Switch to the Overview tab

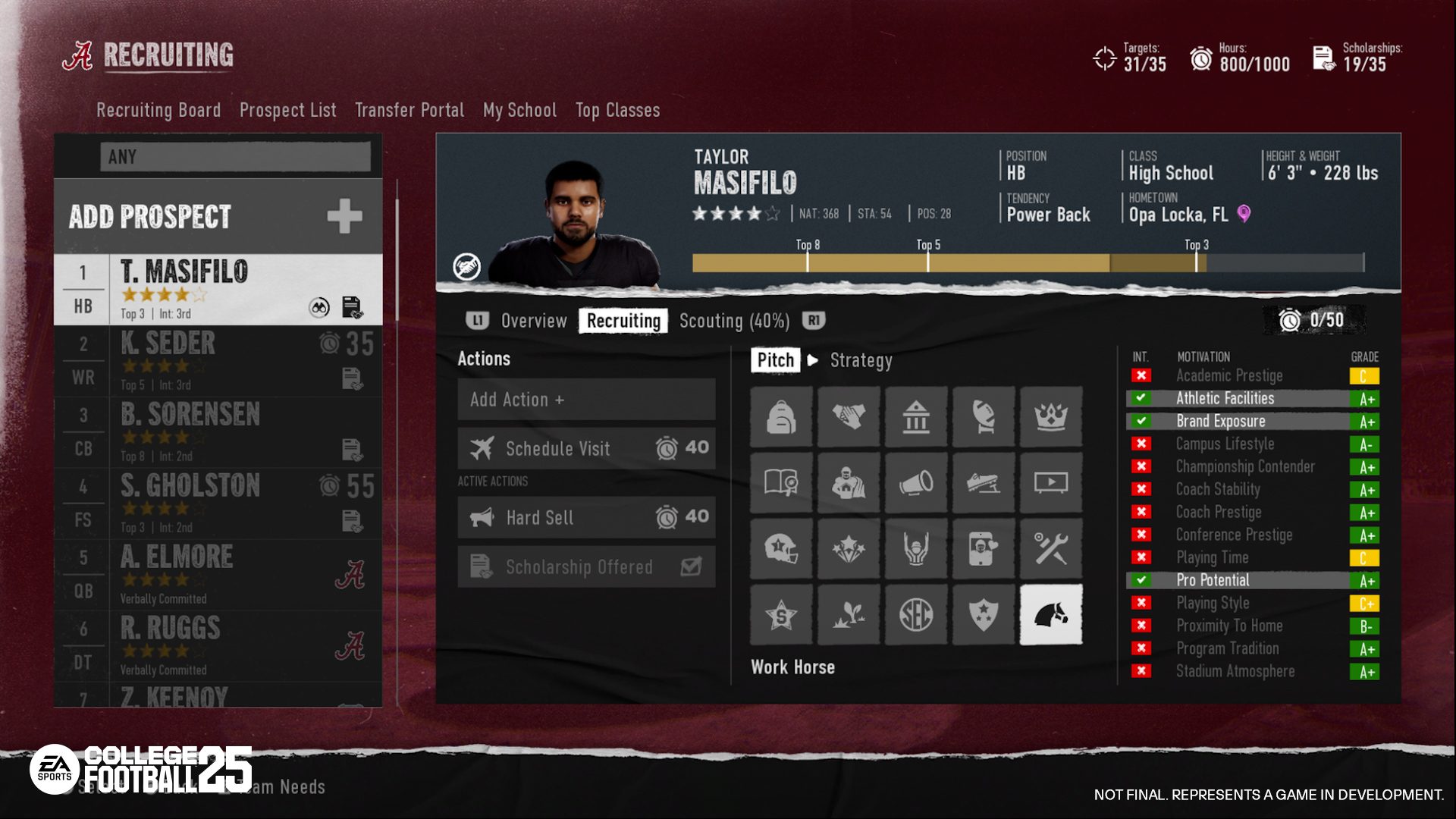[x=534, y=321]
